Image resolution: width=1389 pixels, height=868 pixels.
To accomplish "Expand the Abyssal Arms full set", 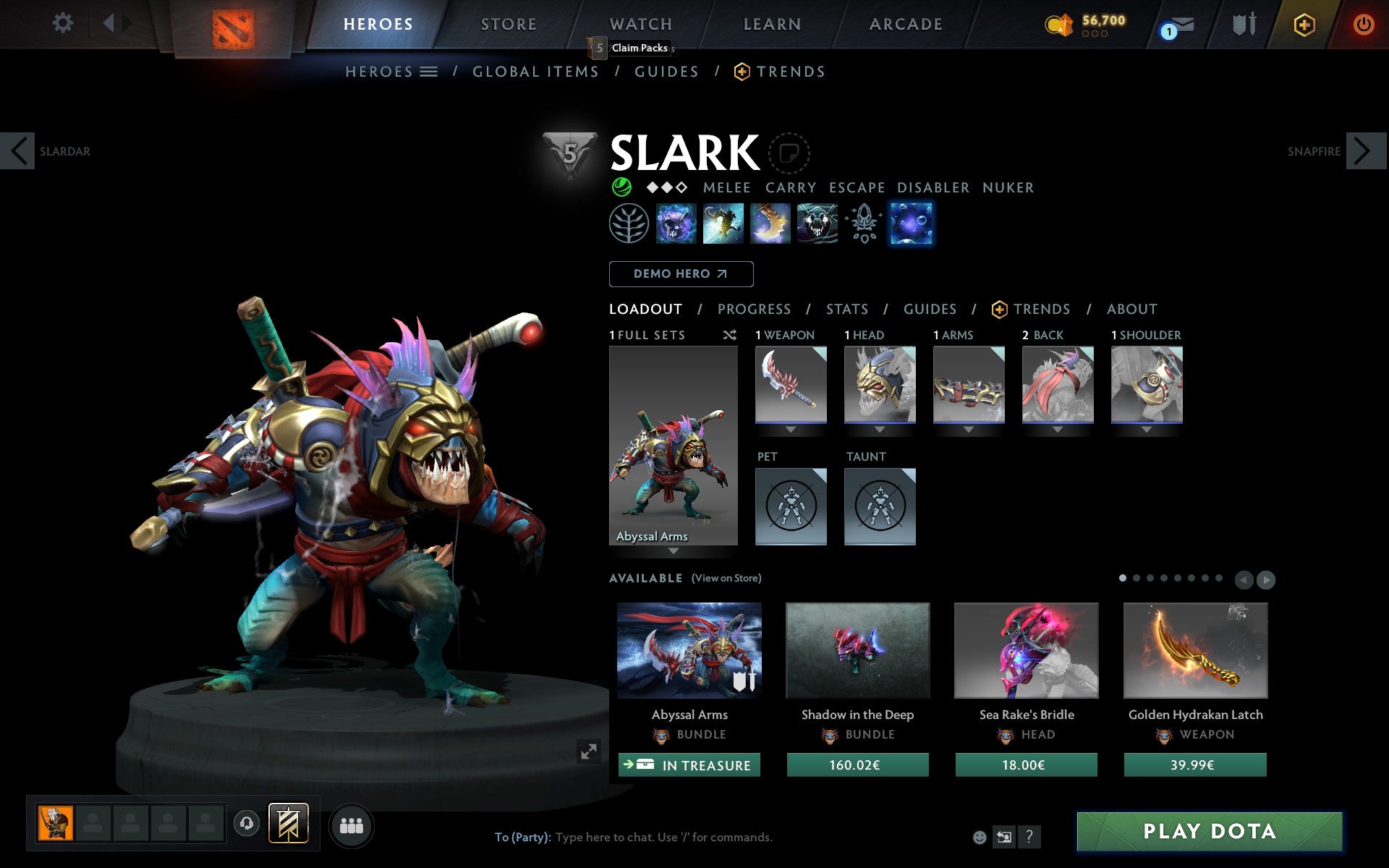I will point(674,550).
